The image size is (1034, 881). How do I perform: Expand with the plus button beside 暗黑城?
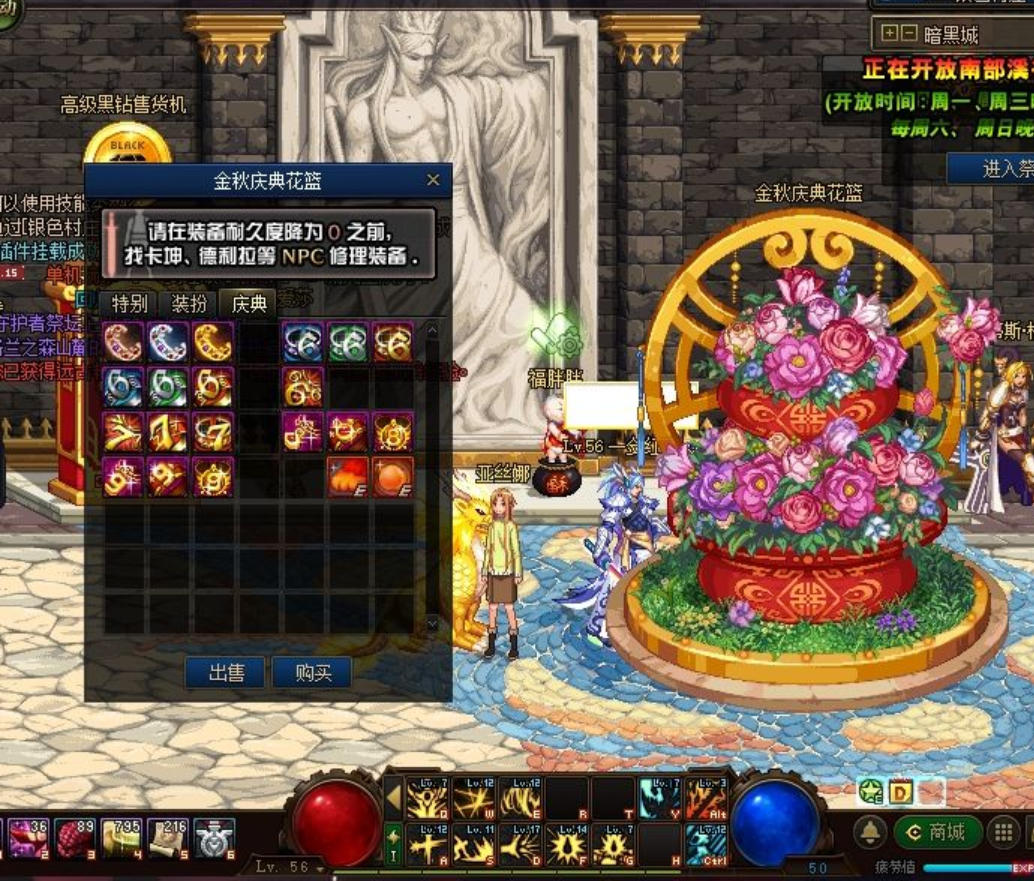pyautogui.click(x=889, y=34)
